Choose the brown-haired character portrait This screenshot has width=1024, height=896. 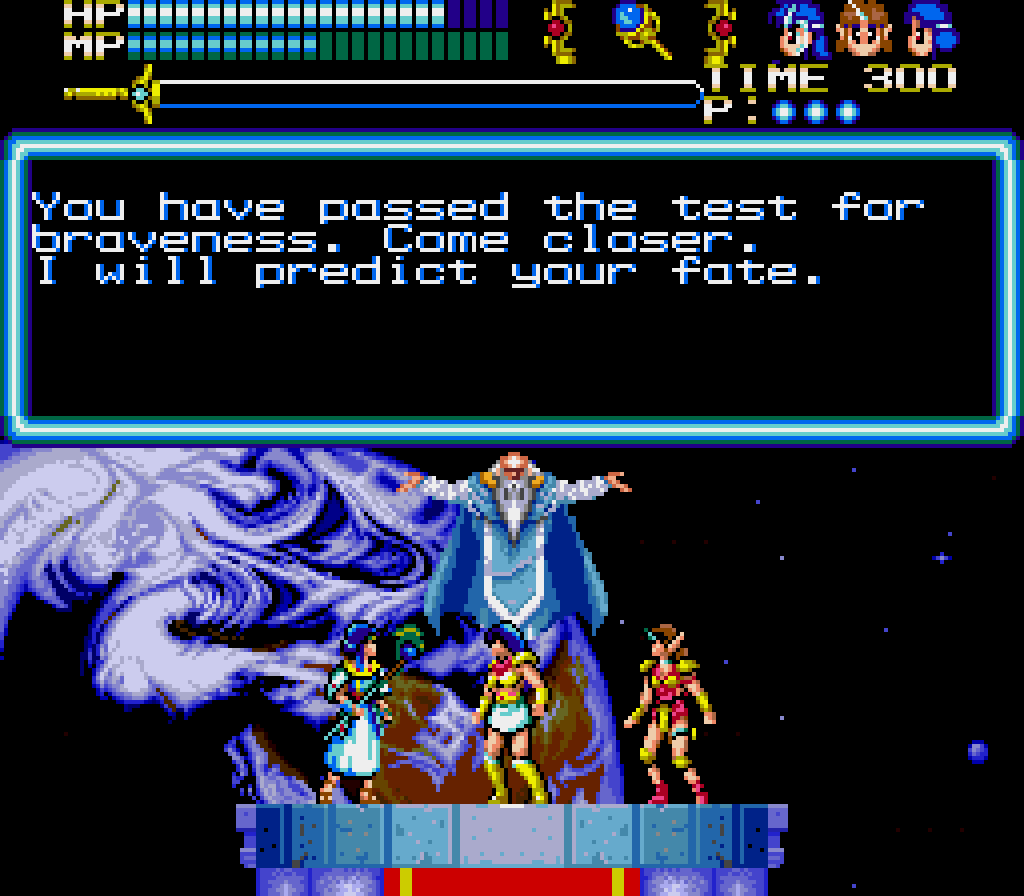coord(862,29)
